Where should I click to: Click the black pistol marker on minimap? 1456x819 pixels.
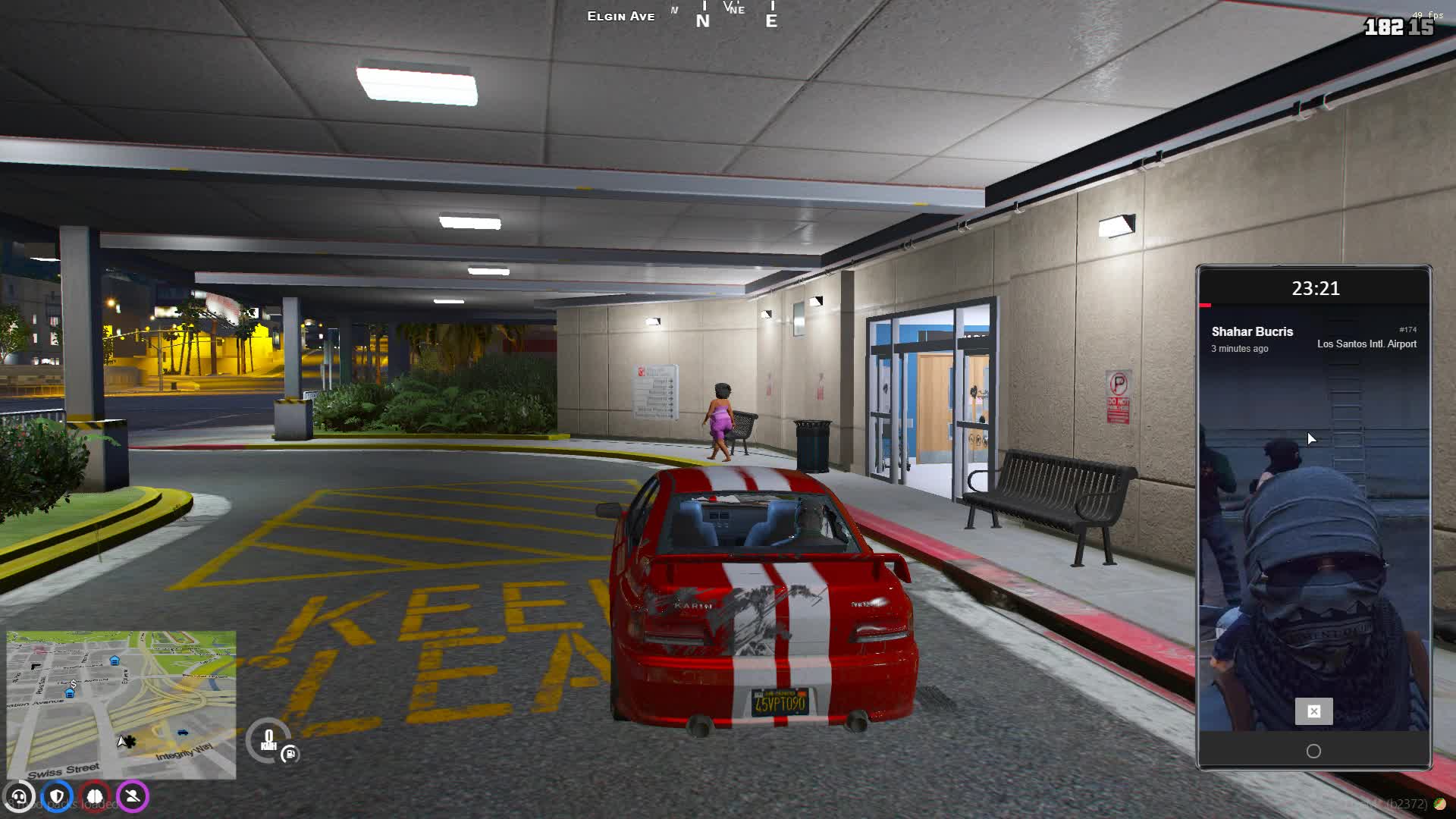36,666
